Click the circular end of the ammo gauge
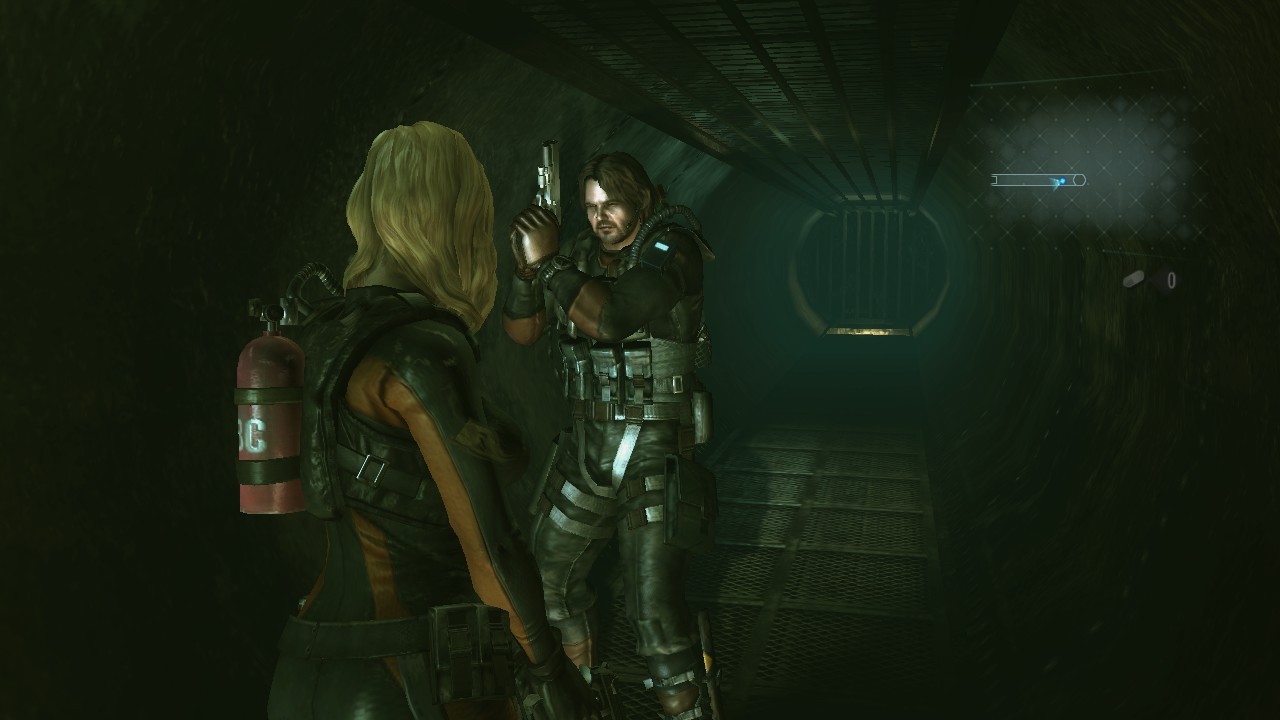Screen dimensions: 1280x720 (x=1080, y=180)
